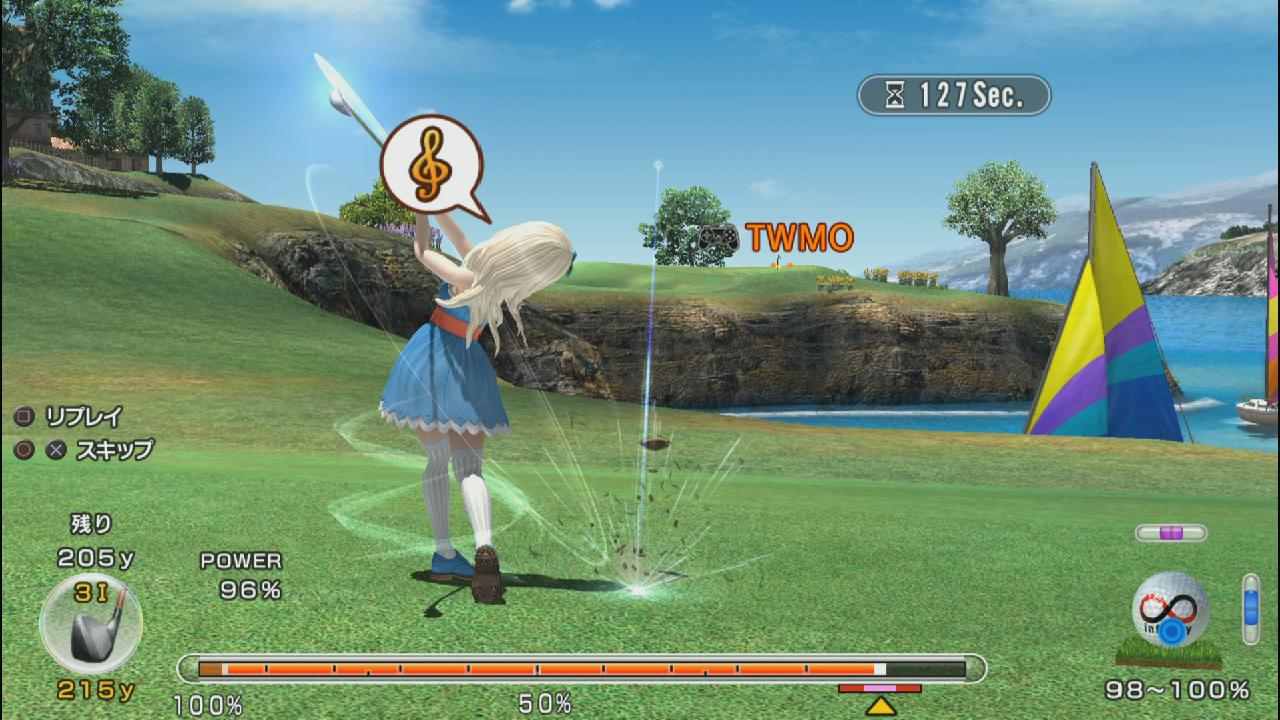Click the blue vertical gauge beside ball

[x=1250, y=609]
